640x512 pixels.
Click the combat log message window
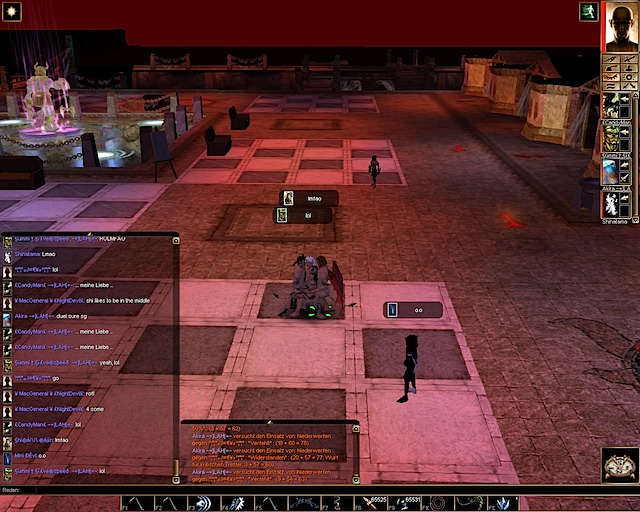[268, 452]
